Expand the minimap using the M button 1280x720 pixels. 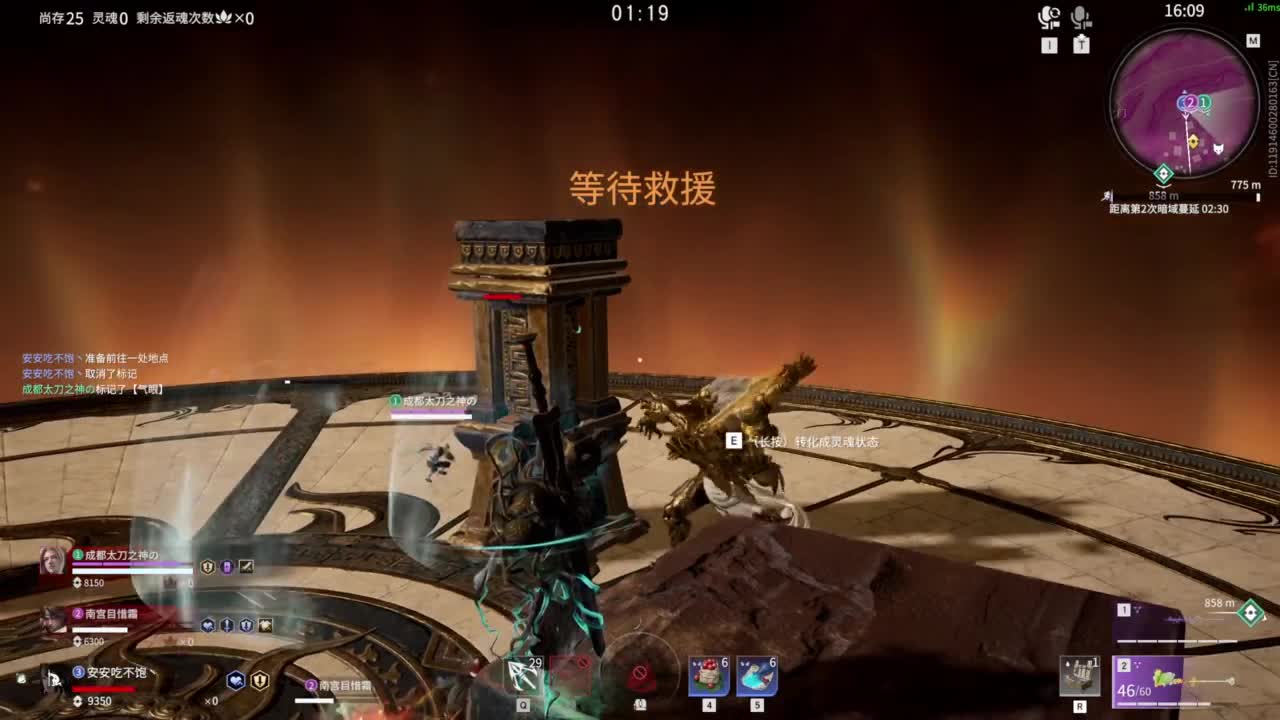click(x=1253, y=40)
